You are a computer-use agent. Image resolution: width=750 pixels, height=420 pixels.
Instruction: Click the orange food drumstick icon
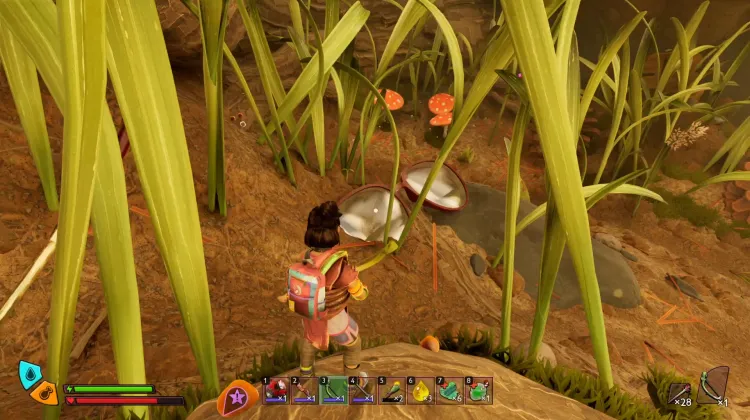44,392
